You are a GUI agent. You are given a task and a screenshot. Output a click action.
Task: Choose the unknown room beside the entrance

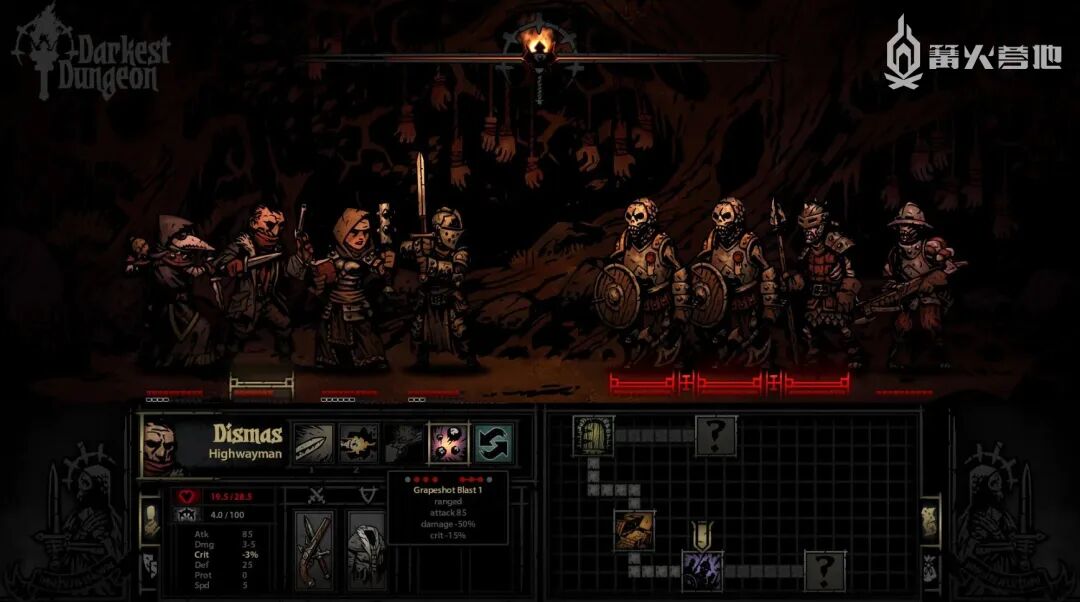pos(716,436)
